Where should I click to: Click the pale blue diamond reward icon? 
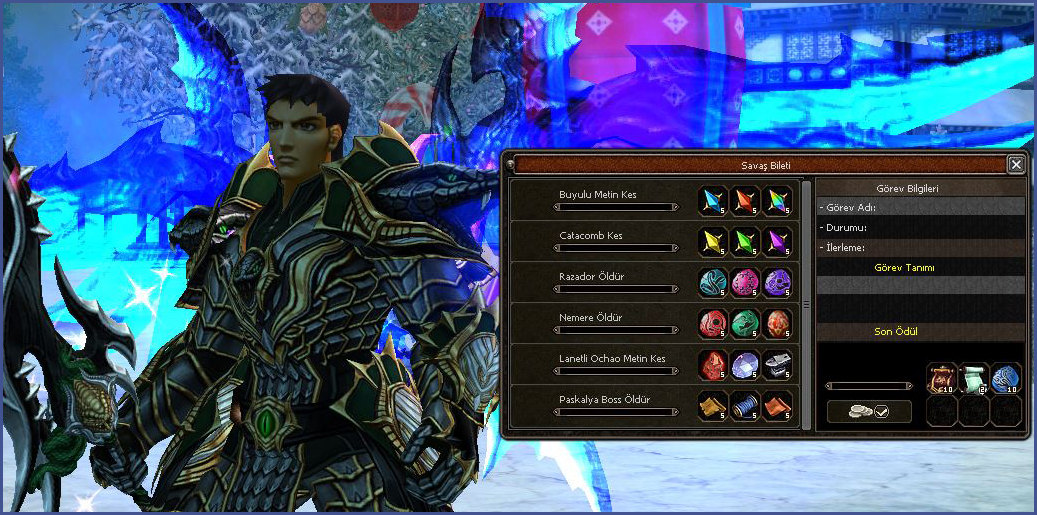pyautogui.click(x=745, y=364)
